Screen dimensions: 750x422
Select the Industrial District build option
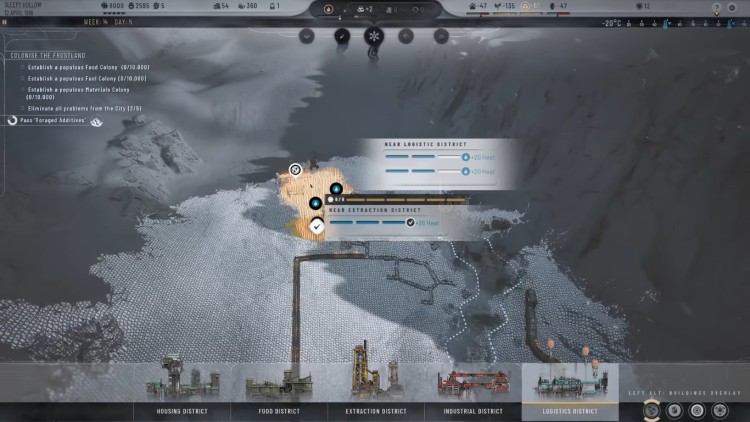(474, 411)
